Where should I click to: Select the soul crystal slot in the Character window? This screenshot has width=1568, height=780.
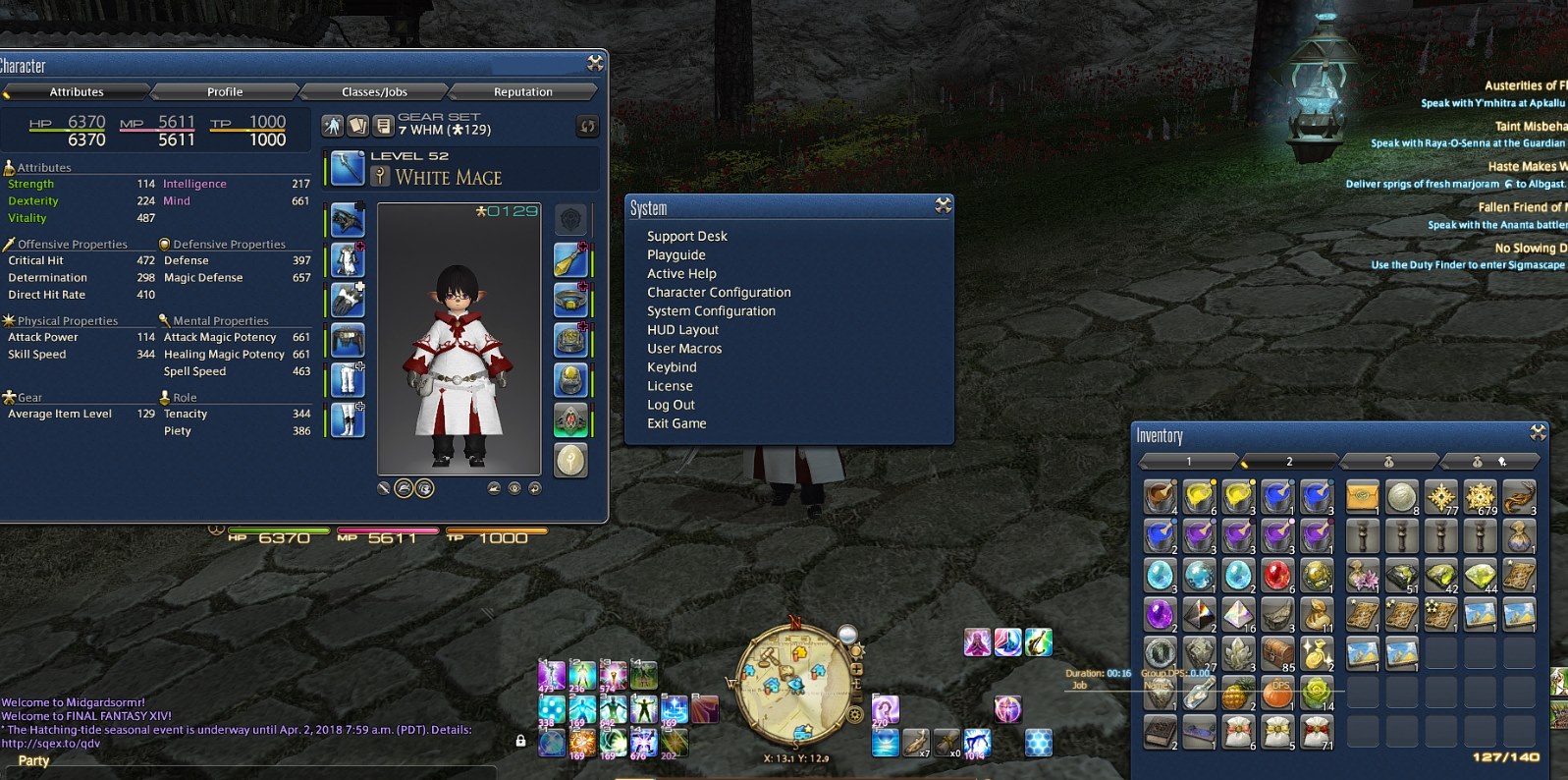pos(572,460)
